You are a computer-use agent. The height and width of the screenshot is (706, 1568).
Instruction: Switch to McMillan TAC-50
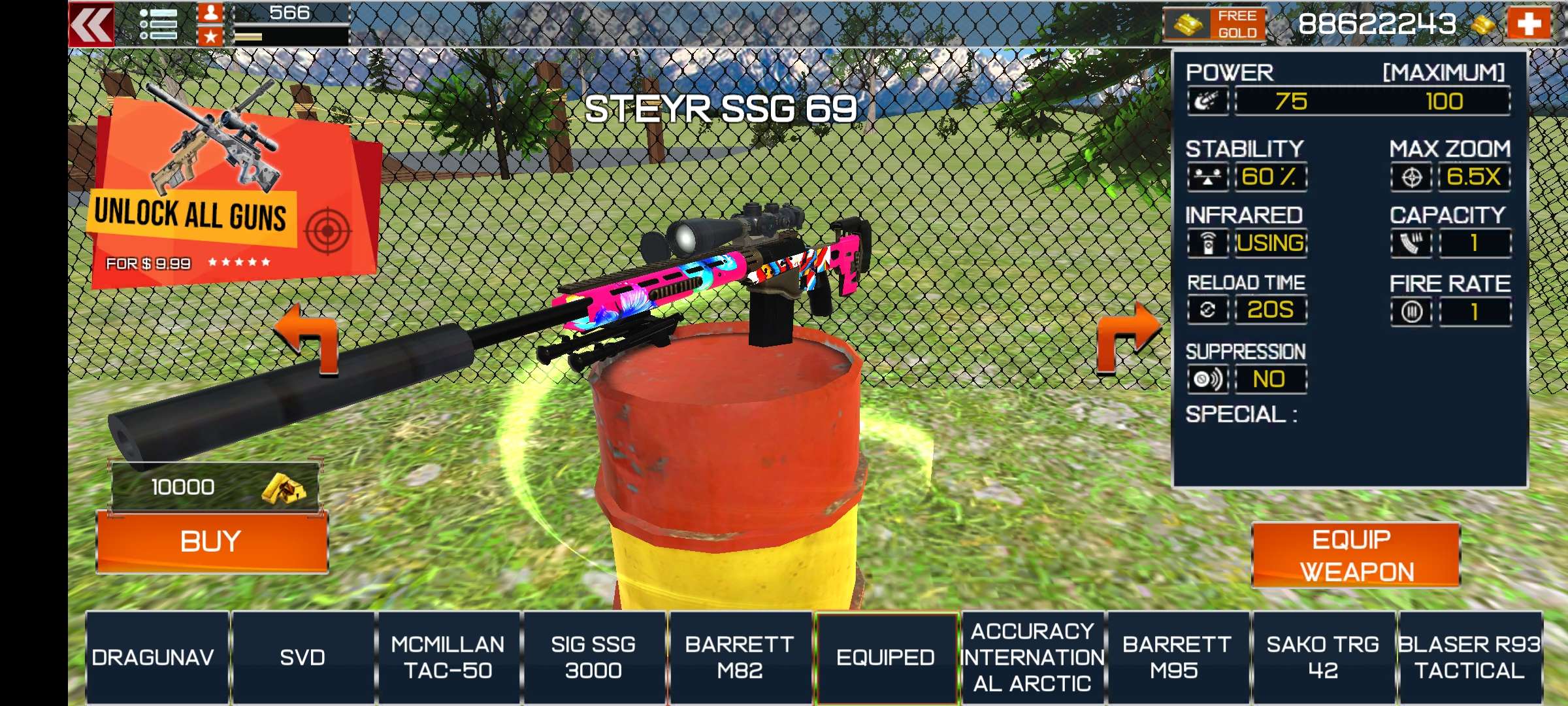point(448,657)
